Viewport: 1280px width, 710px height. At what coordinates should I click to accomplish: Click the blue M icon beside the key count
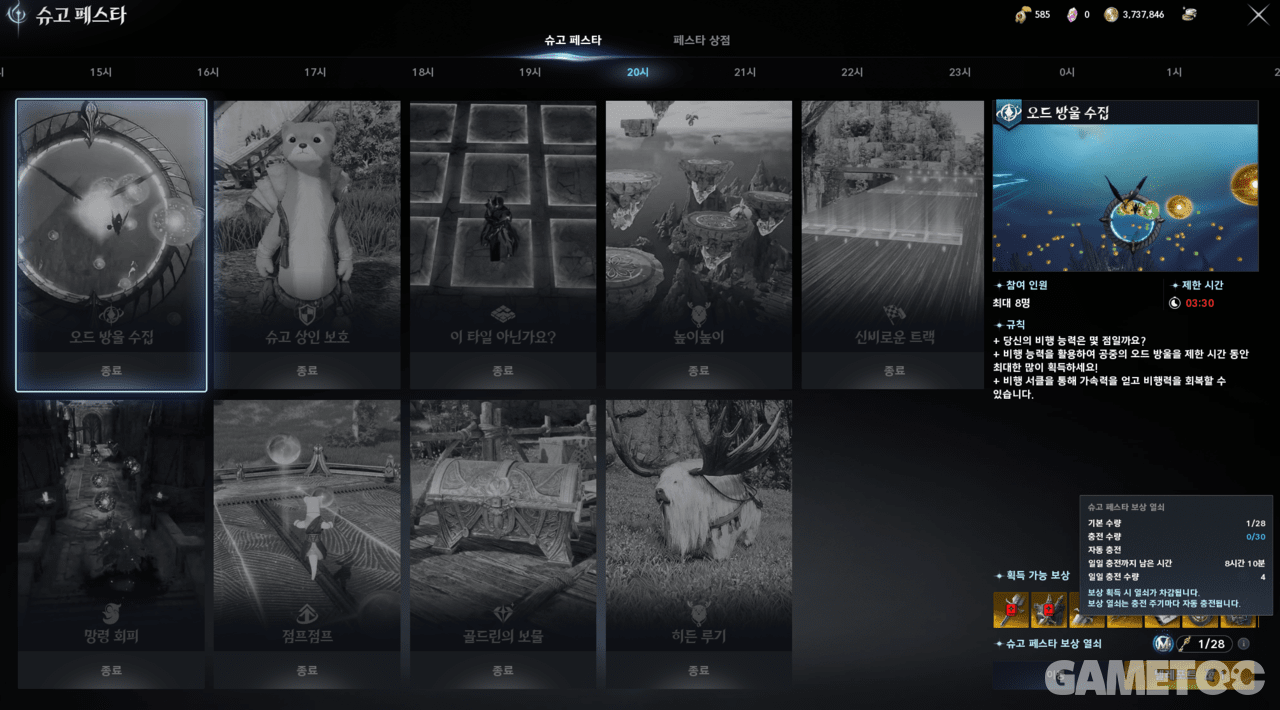click(1162, 644)
